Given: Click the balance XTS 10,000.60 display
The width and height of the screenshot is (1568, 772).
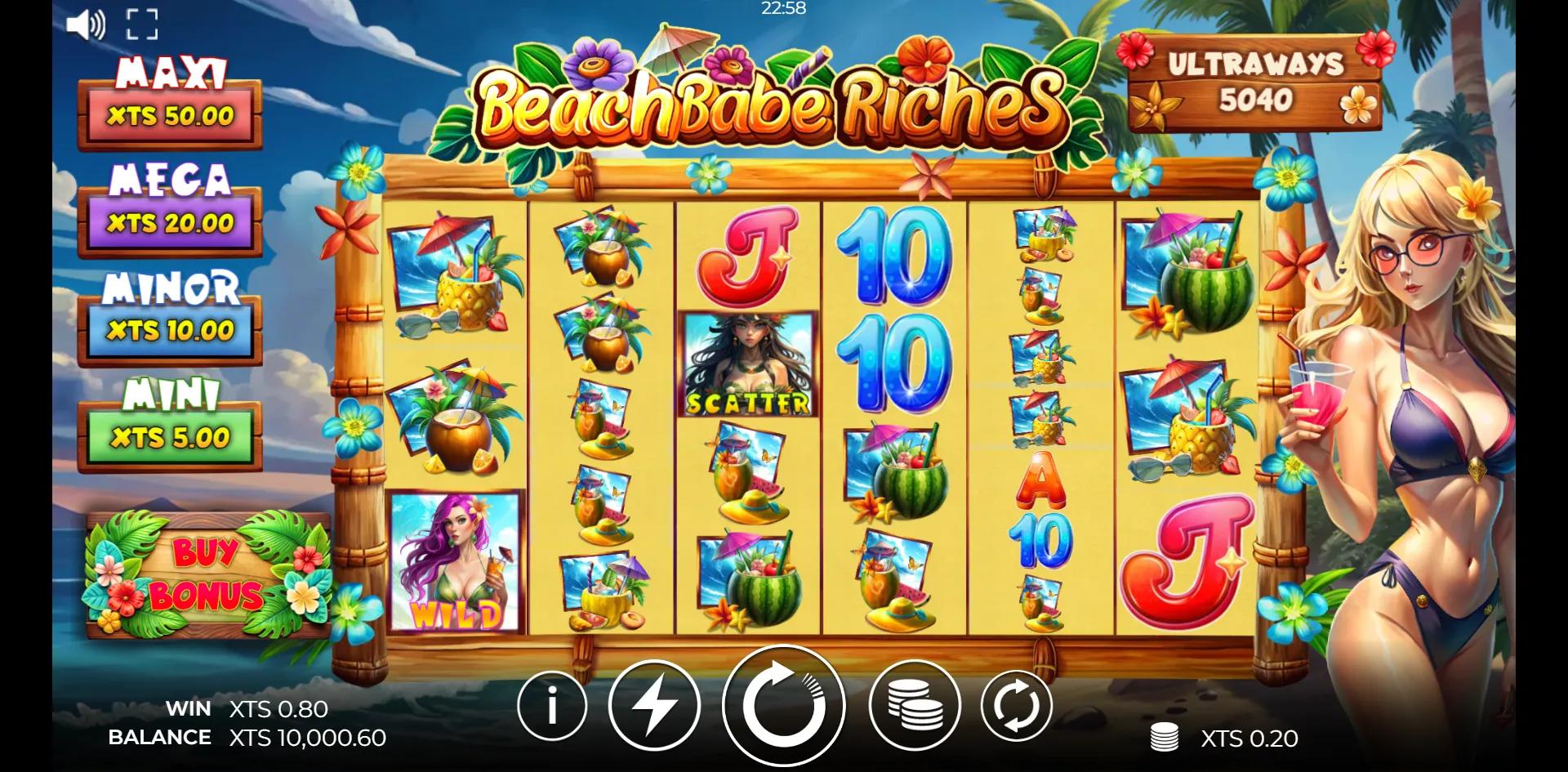Looking at the screenshot, I should [x=296, y=738].
